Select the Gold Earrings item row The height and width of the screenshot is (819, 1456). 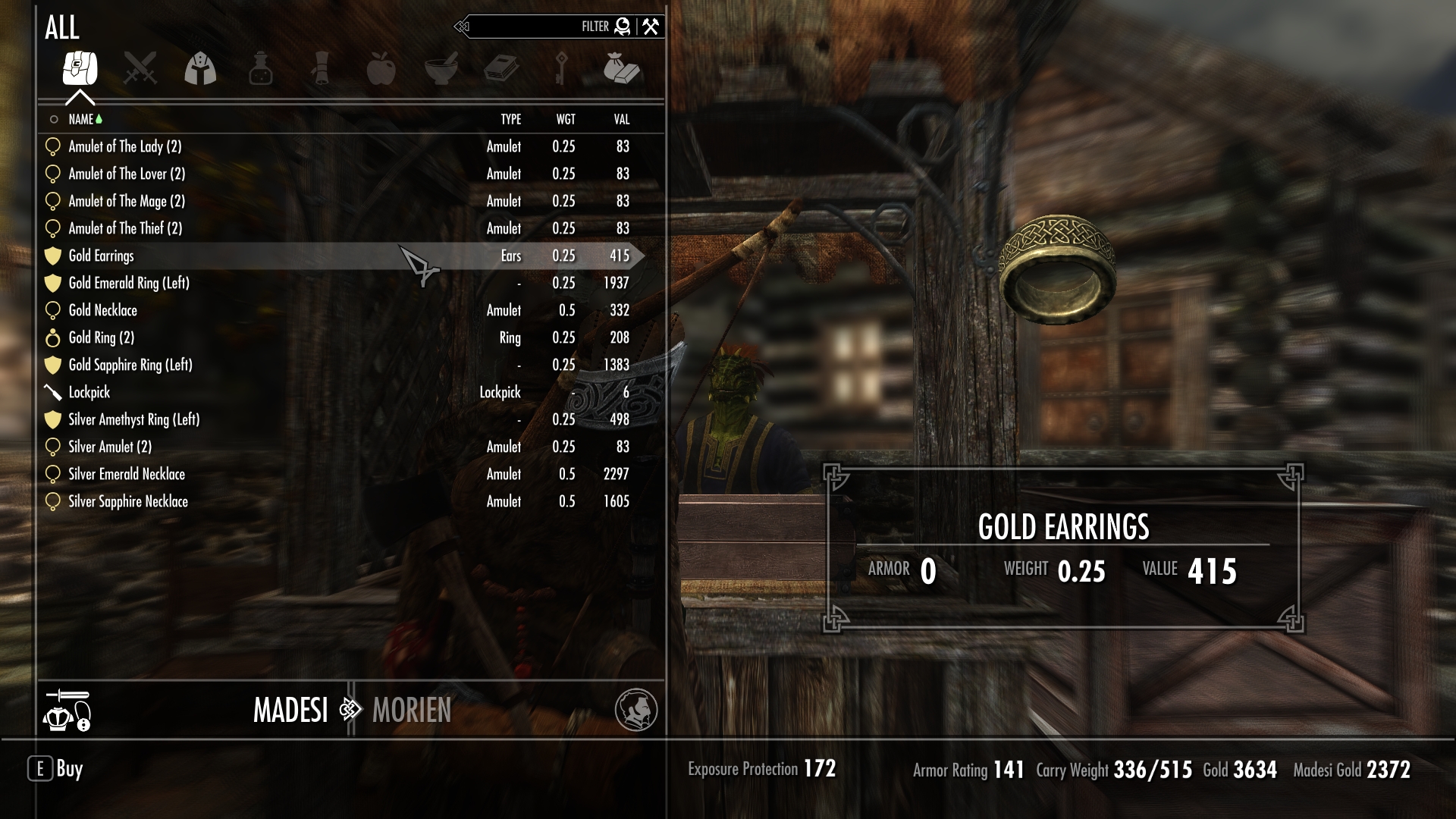[x=102, y=256]
